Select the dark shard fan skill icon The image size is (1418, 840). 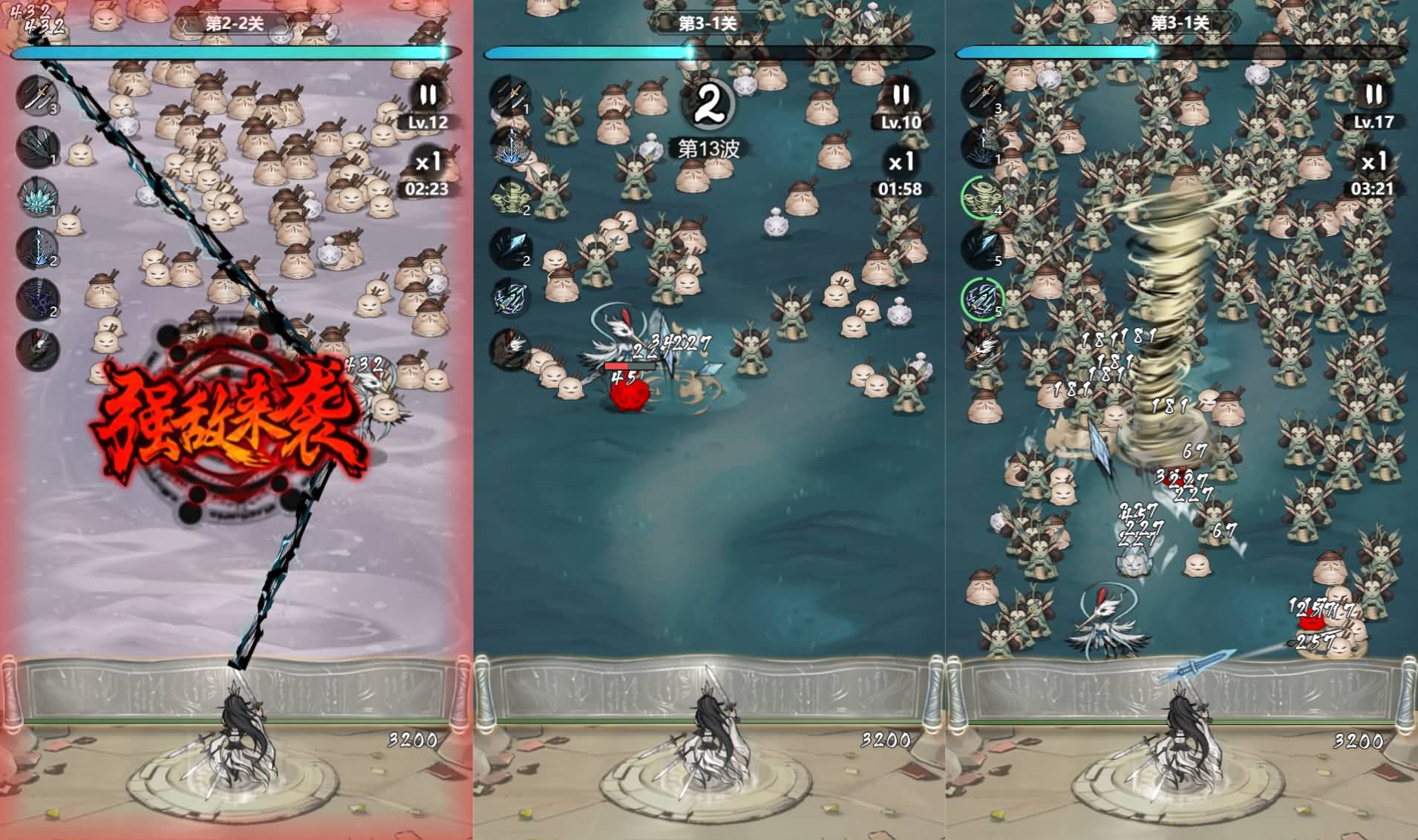pos(37,146)
